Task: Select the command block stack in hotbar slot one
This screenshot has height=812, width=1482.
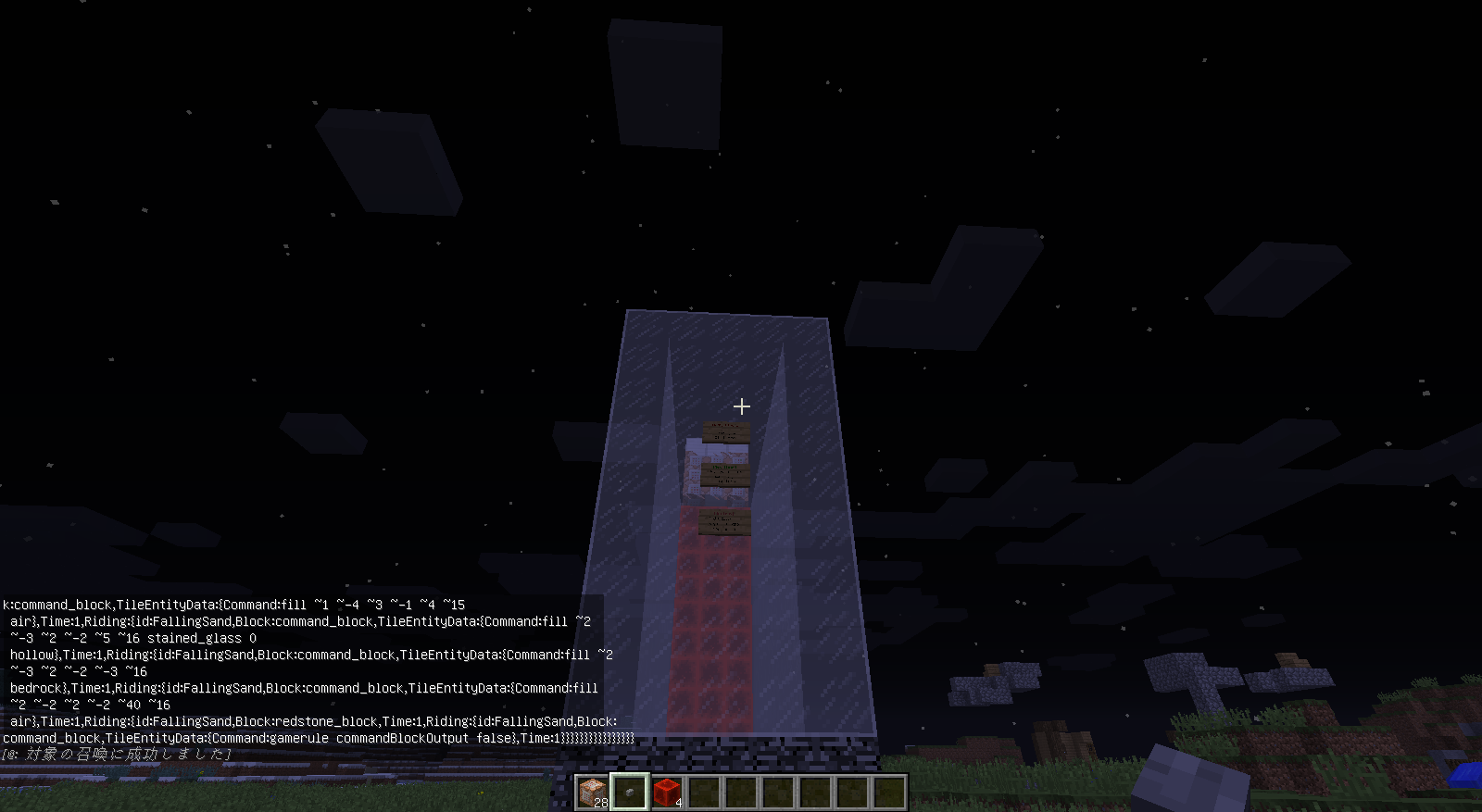Action: (x=590, y=793)
